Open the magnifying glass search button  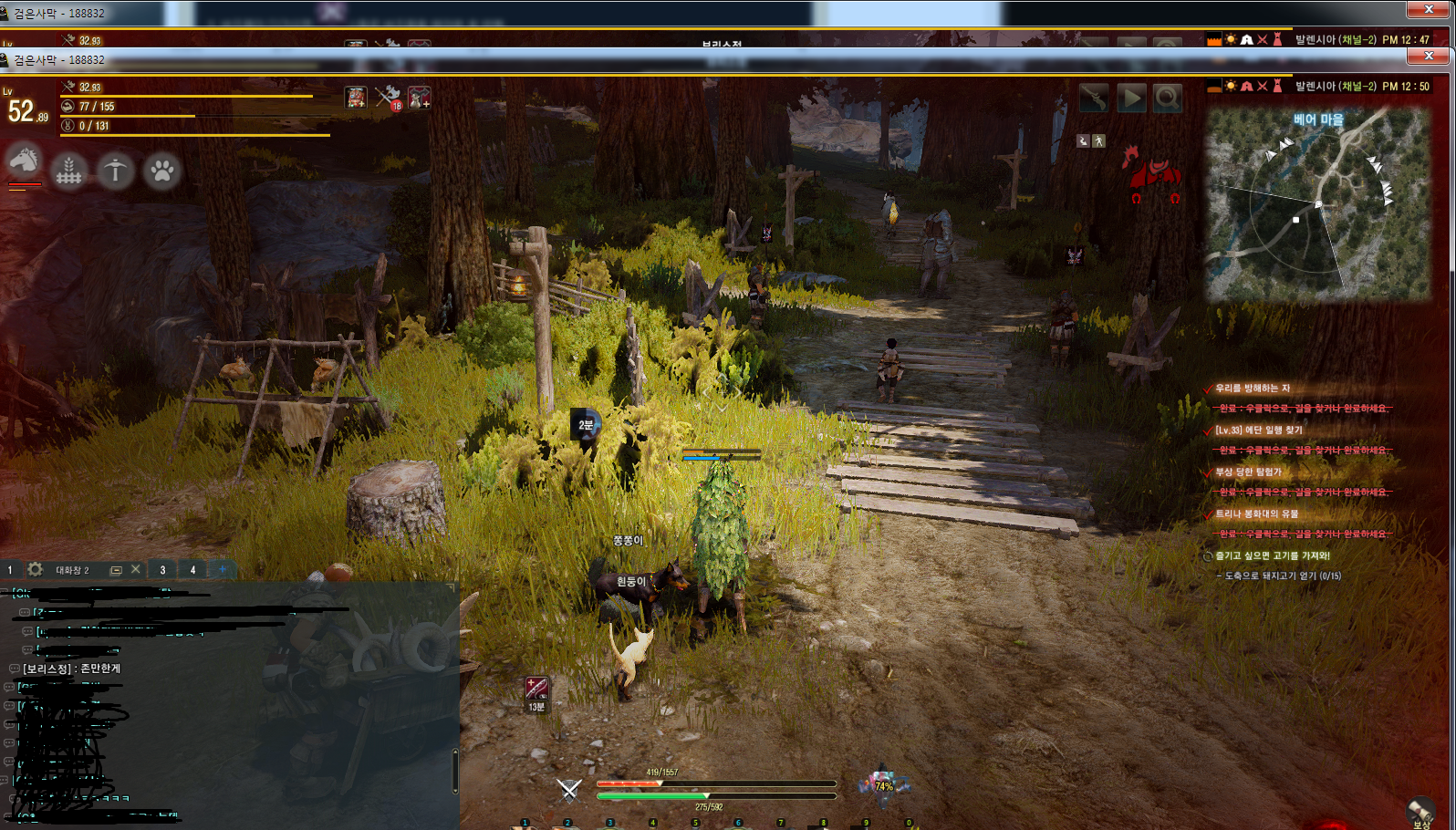[x=1168, y=98]
